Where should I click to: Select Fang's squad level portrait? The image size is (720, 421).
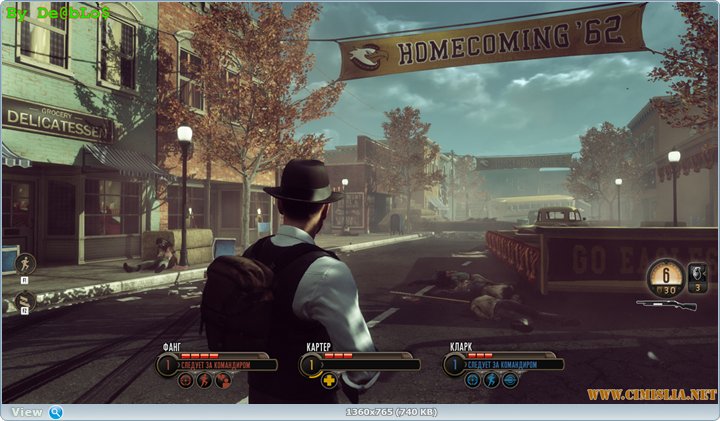click(x=166, y=364)
